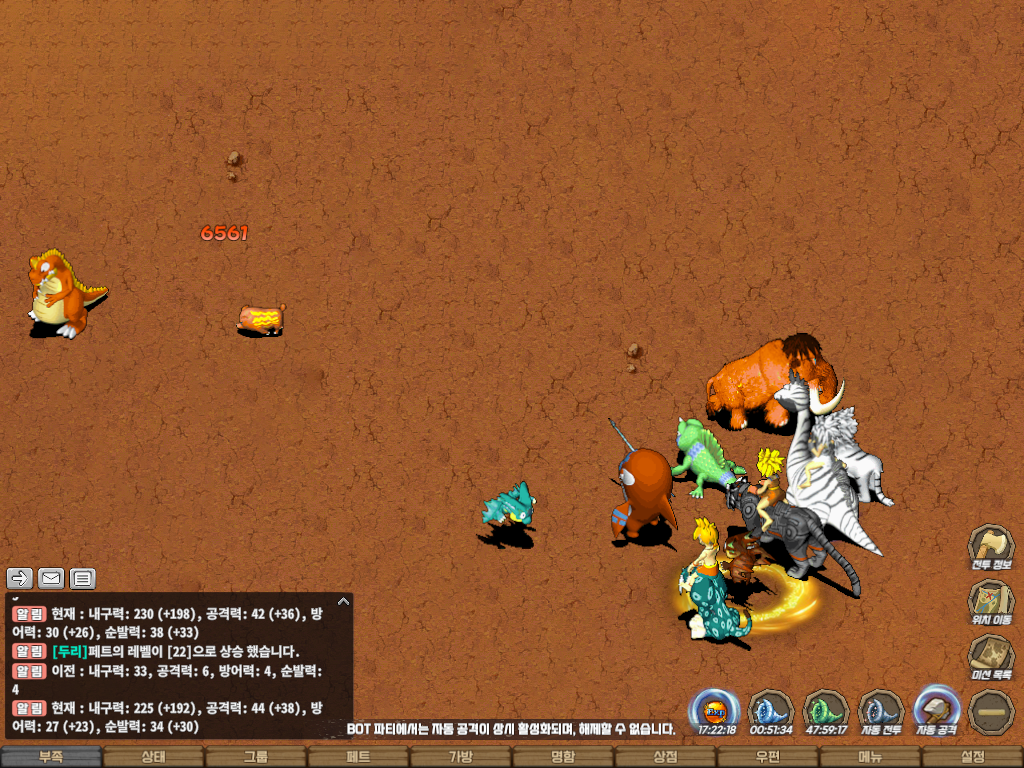Toggle the 자동 공격 auto attack hammer icon
Image resolution: width=1024 pixels, height=768 pixels.
(x=937, y=710)
